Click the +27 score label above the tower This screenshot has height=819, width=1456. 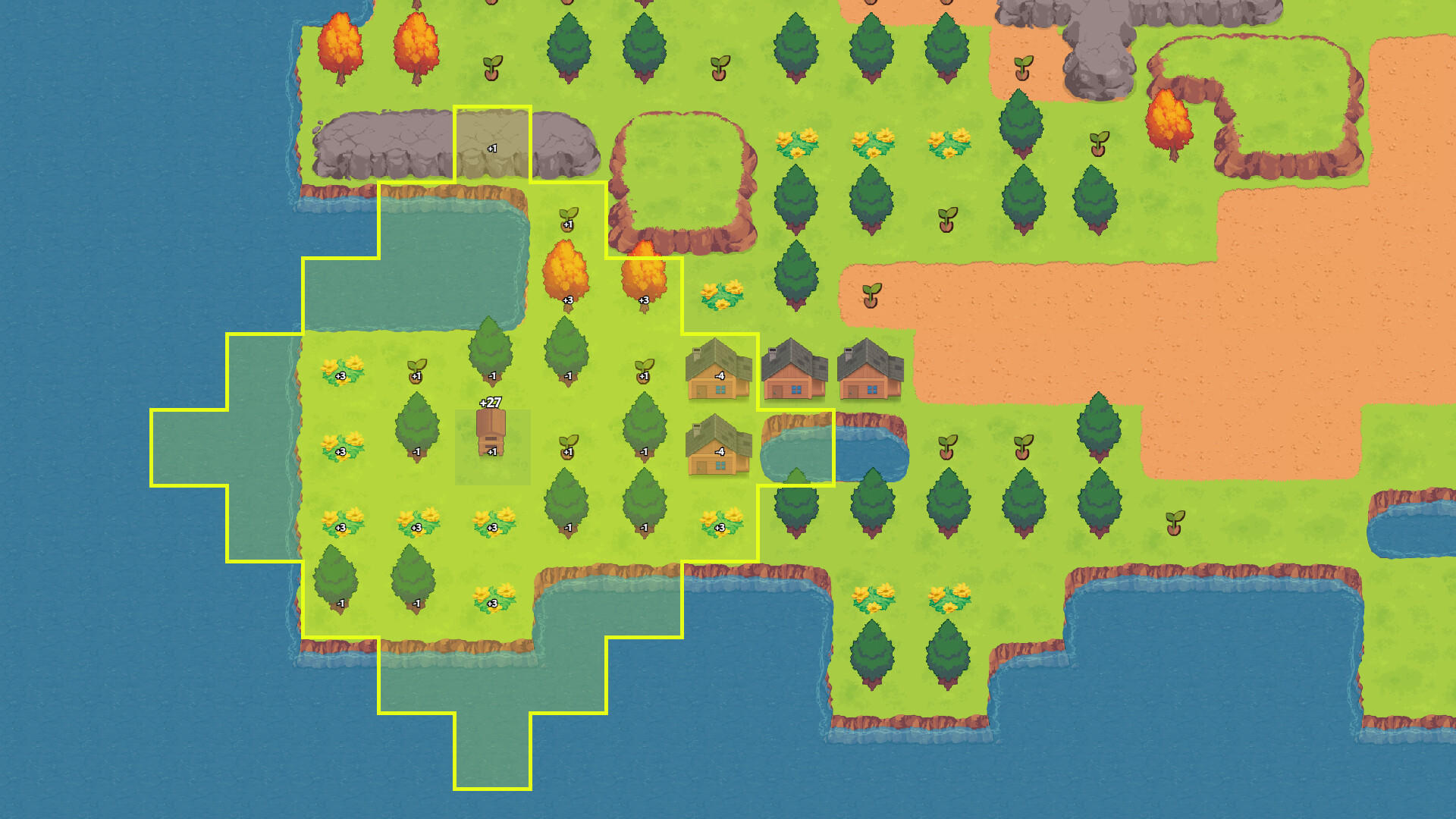(x=491, y=402)
